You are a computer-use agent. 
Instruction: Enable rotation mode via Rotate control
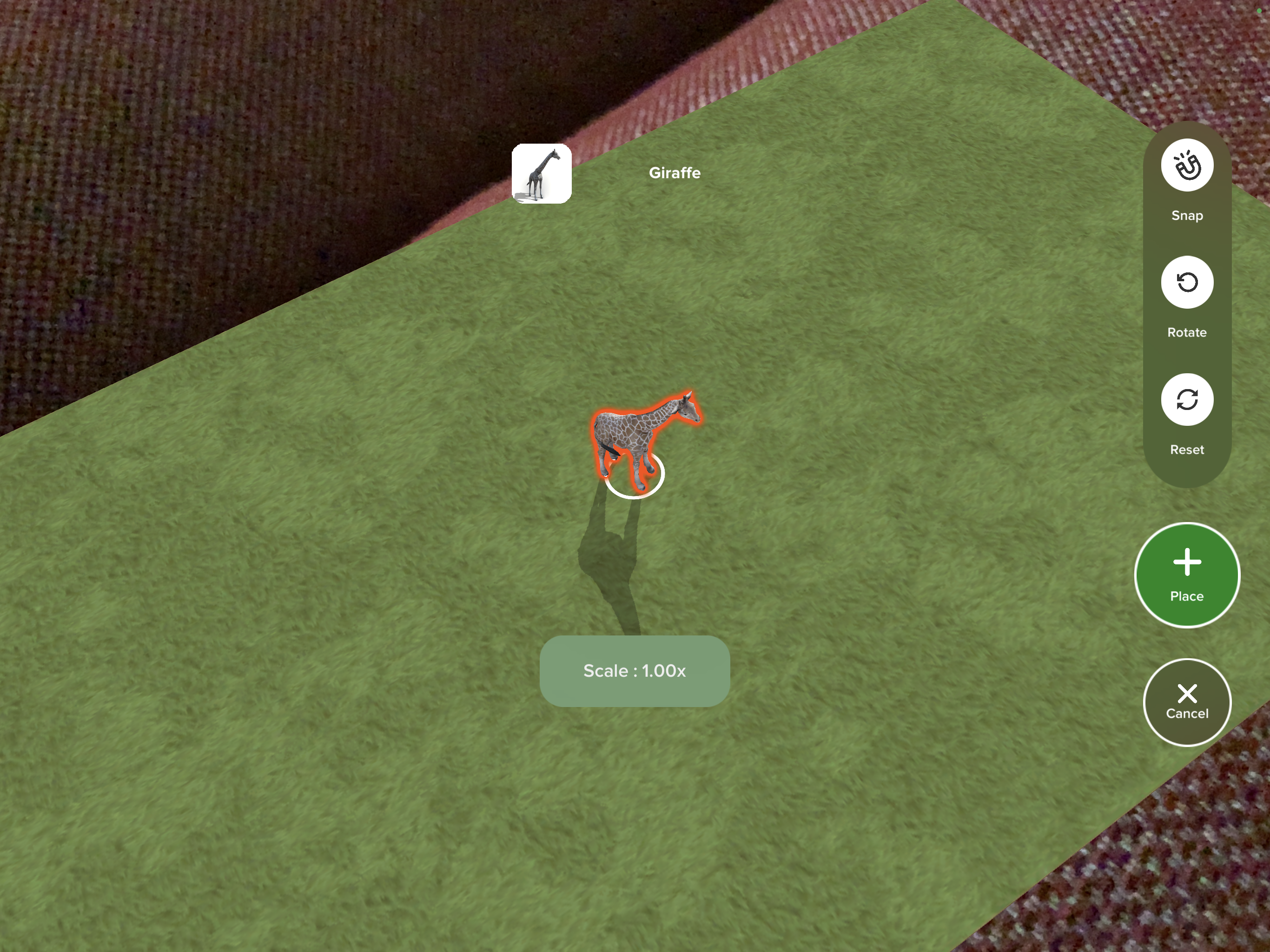(1187, 283)
